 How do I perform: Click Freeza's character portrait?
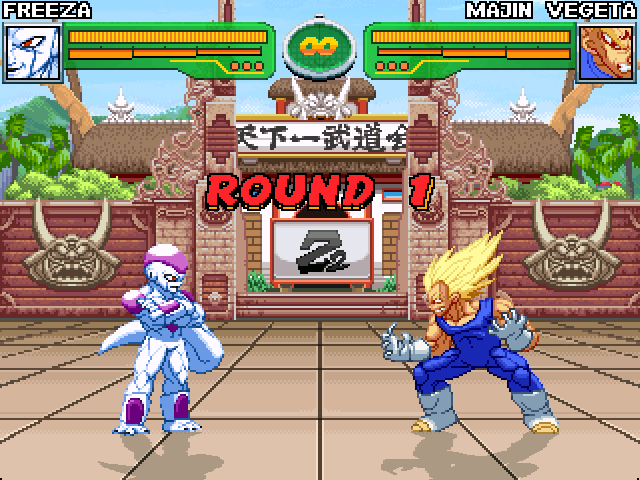click(33, 52)
